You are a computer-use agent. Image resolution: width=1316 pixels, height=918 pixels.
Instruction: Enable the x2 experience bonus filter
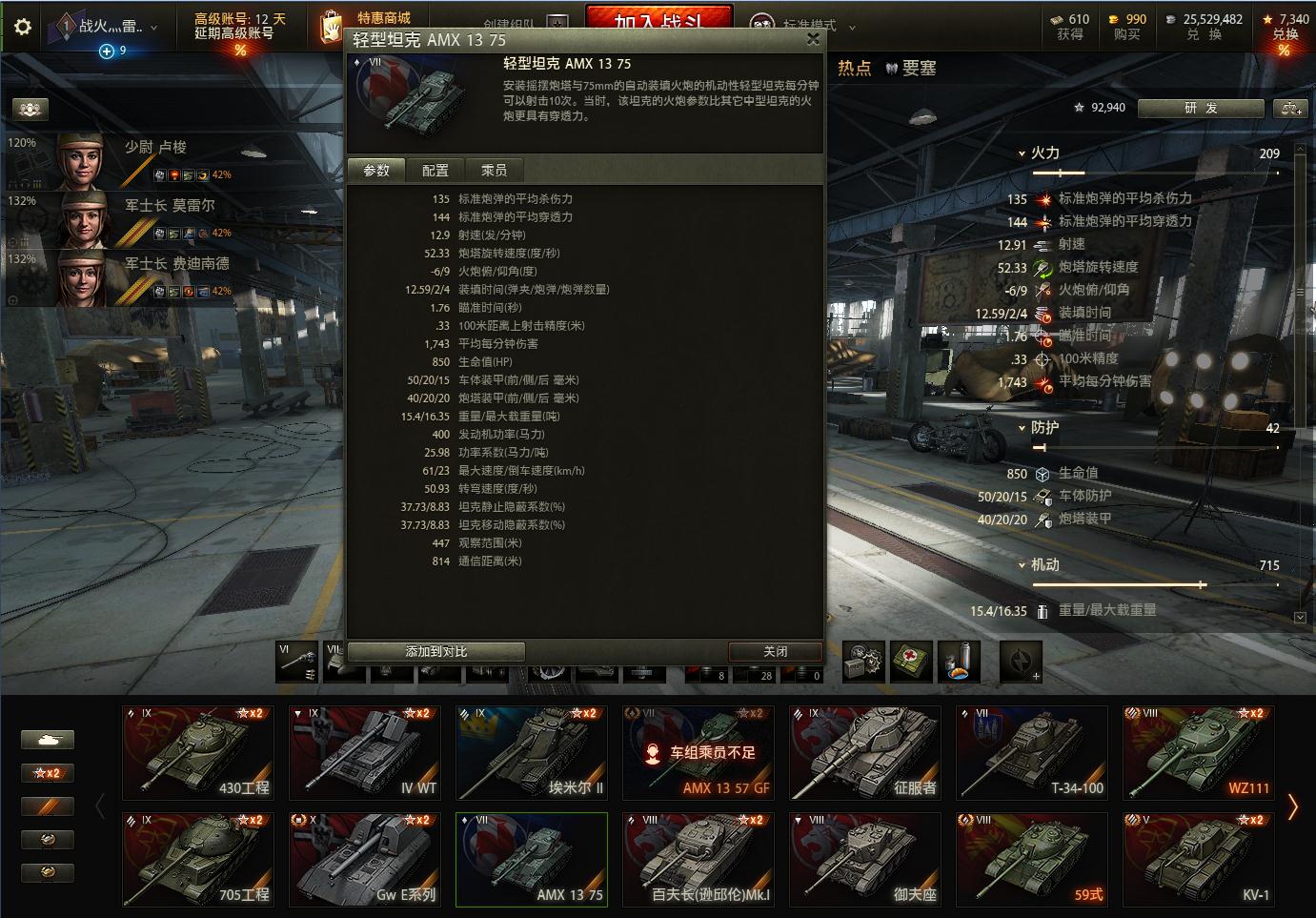48,772
